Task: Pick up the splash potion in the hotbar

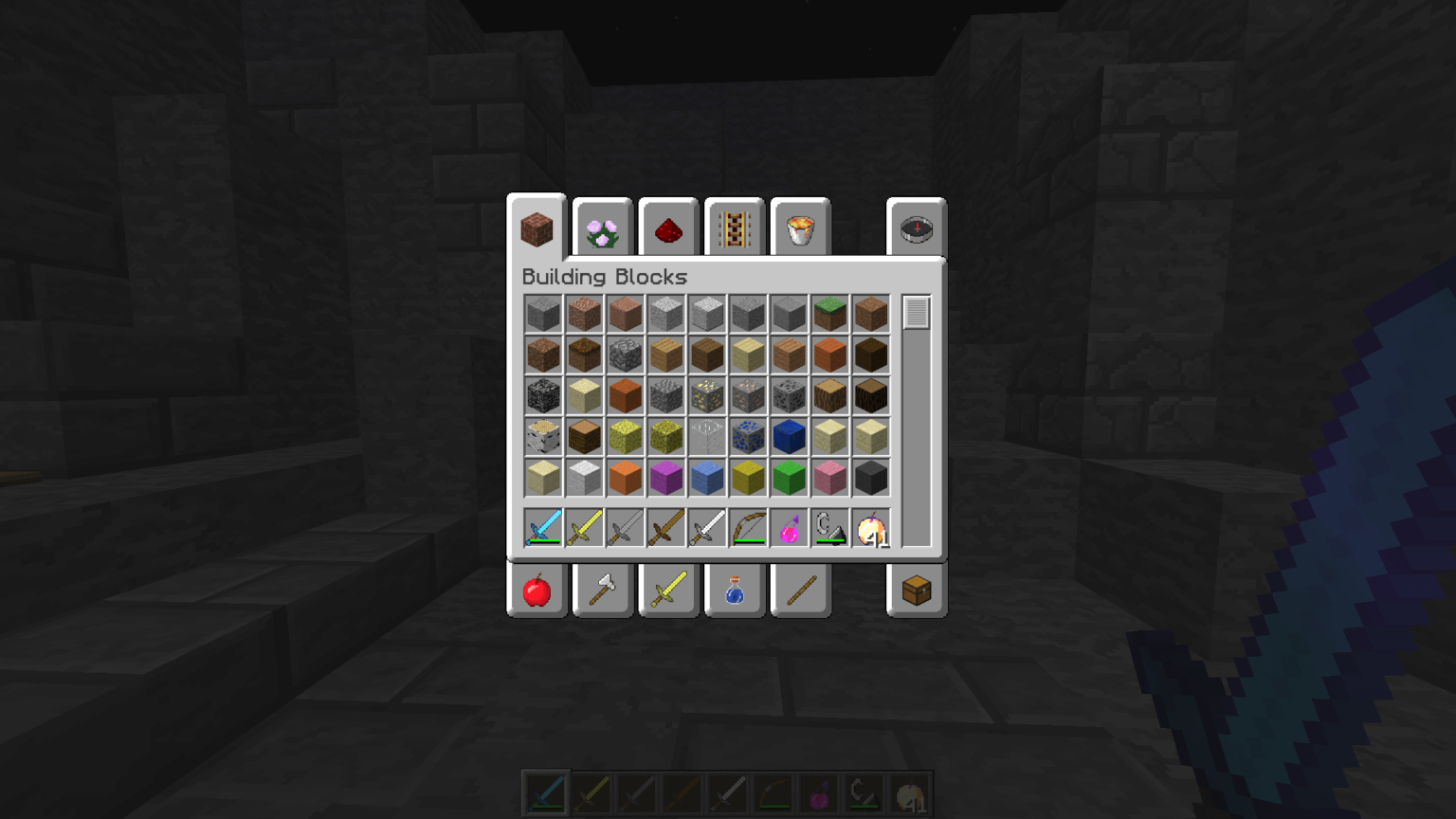Action: [x=788, y=527]
